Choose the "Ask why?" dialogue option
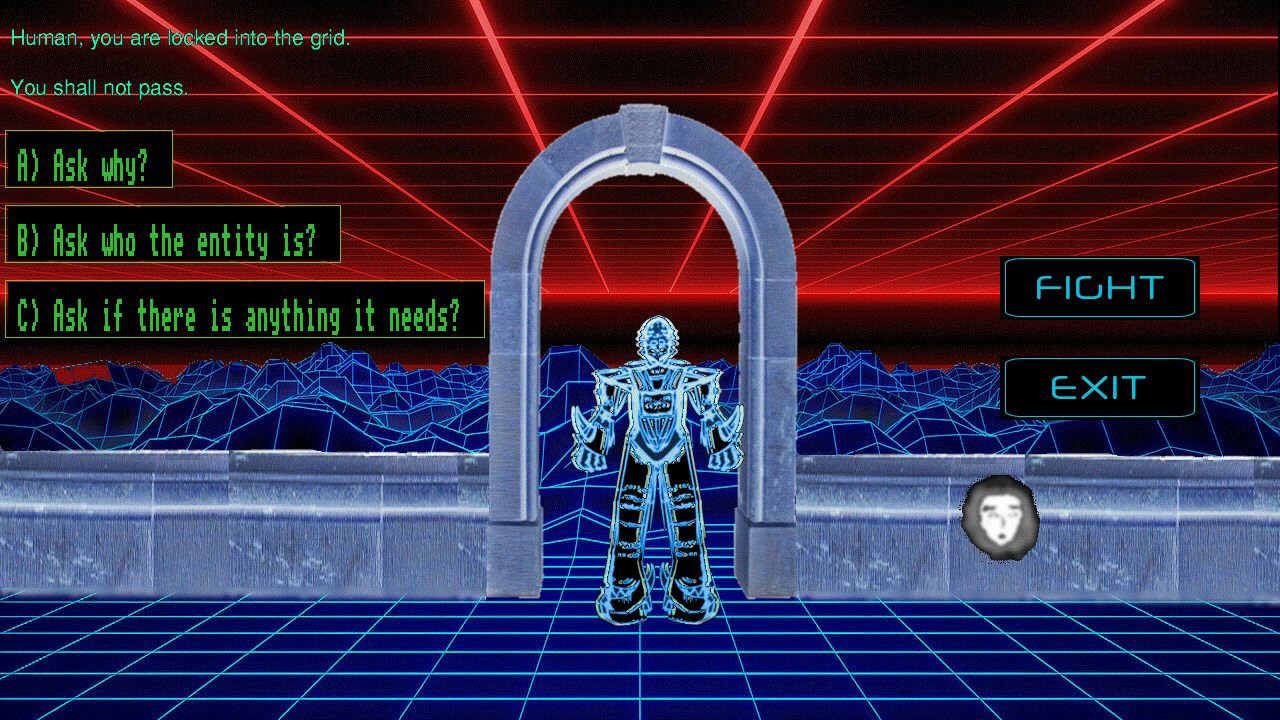Image resolution: width=1280 pixels, height=720 pixels. [x=89, y=160]
